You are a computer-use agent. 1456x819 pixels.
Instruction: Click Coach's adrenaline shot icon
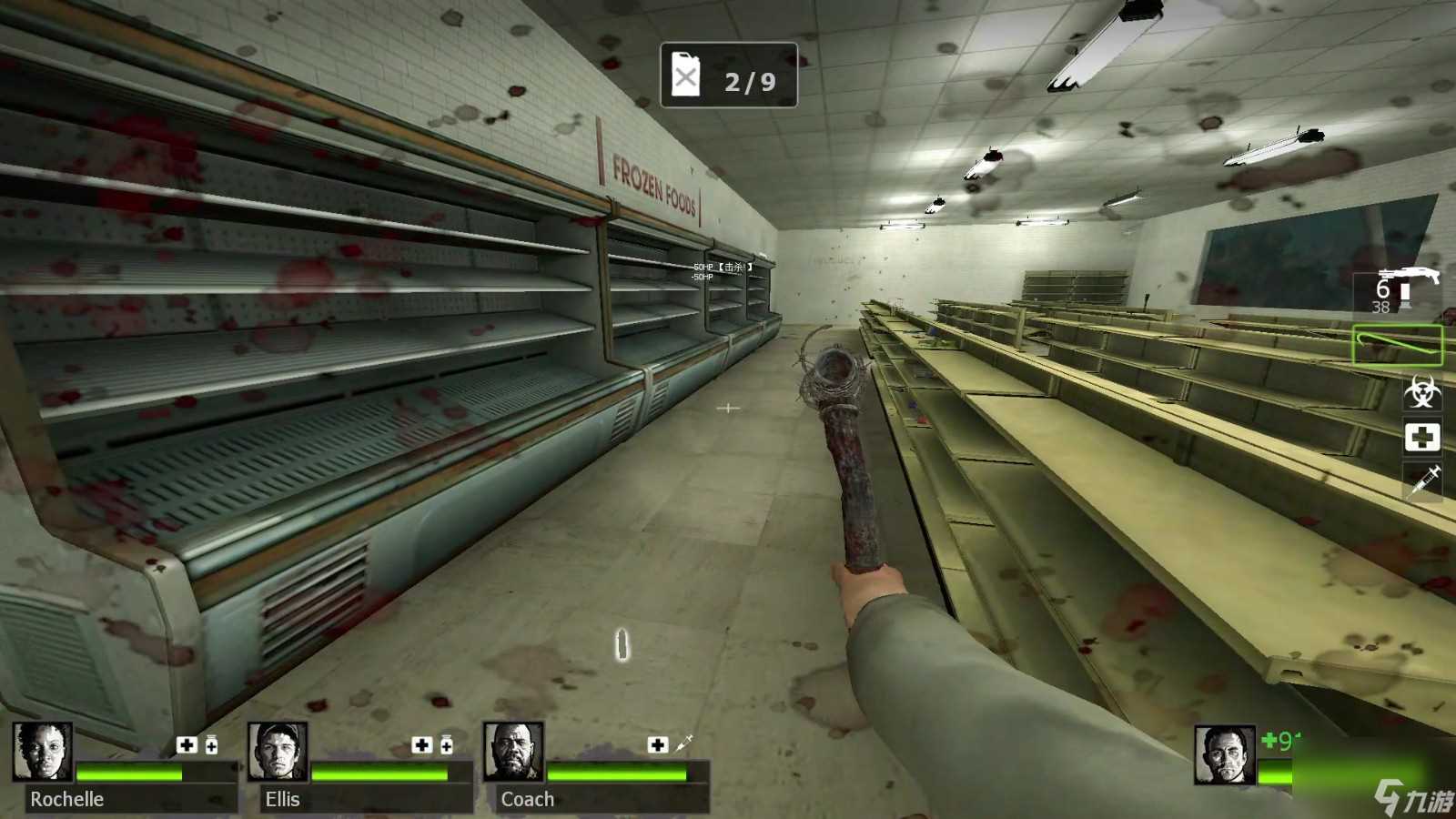[683, 744]
